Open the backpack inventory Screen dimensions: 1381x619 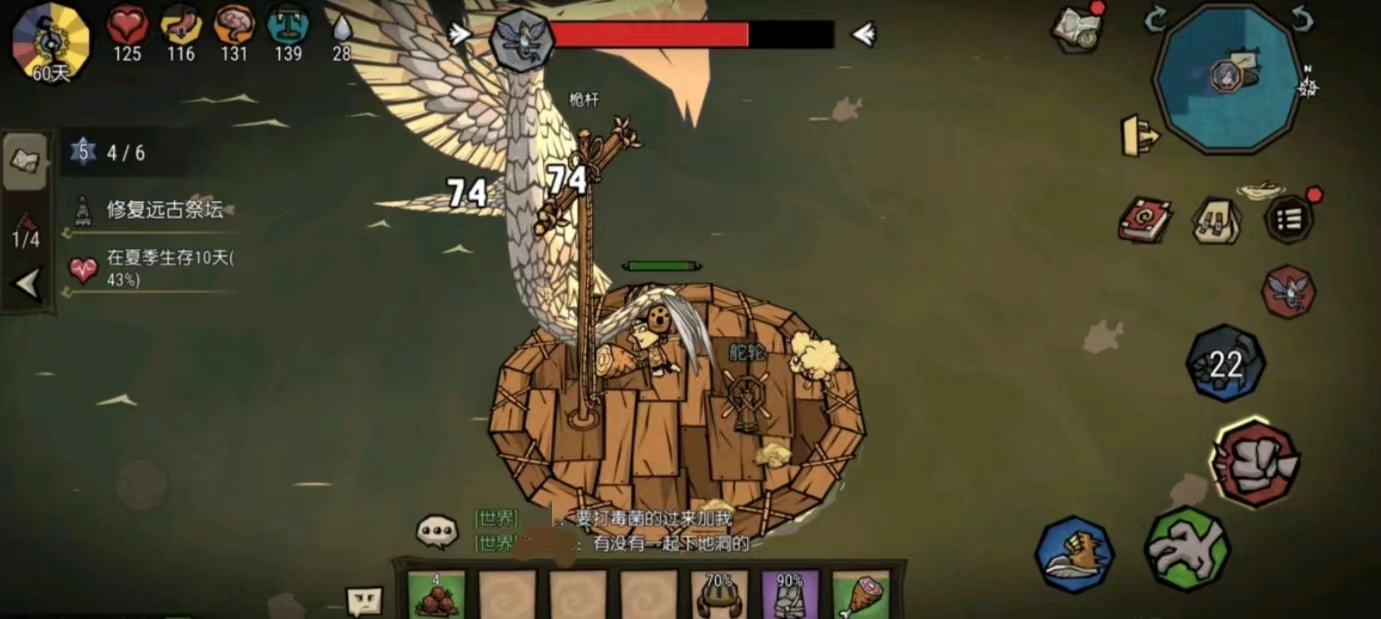(x=1217, y=220)
